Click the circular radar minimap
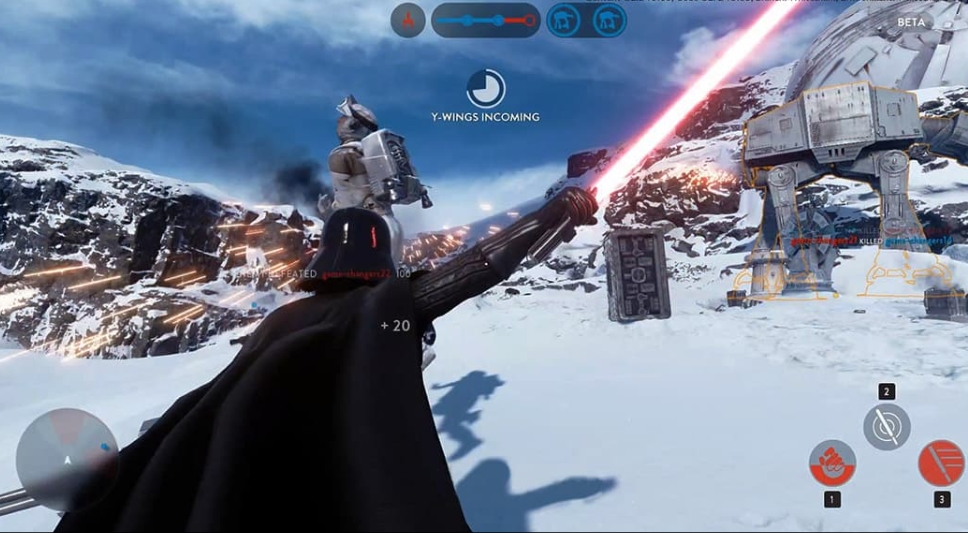968x533 pixels. tap(67, 459)
